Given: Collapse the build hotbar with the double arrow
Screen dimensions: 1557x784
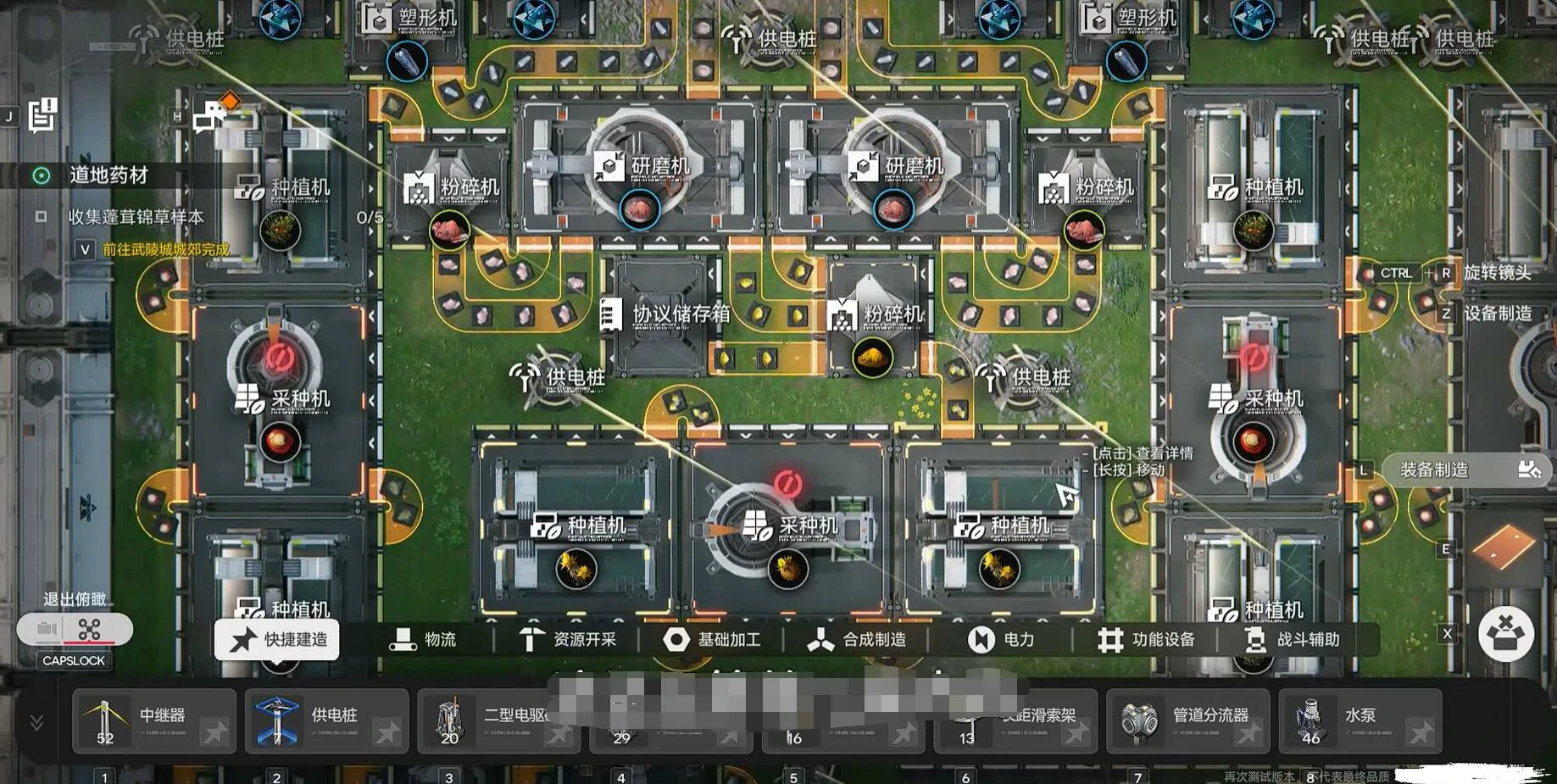Looking at the screenshot, I should point(36,722).
